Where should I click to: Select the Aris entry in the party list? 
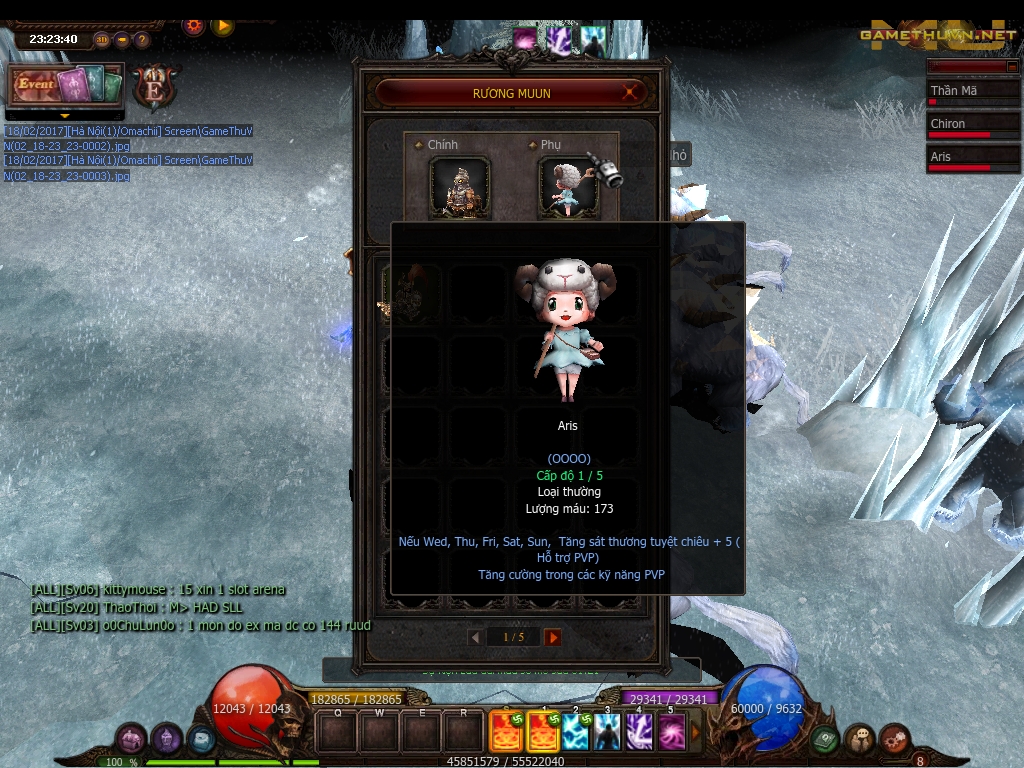tap(968, 158)
